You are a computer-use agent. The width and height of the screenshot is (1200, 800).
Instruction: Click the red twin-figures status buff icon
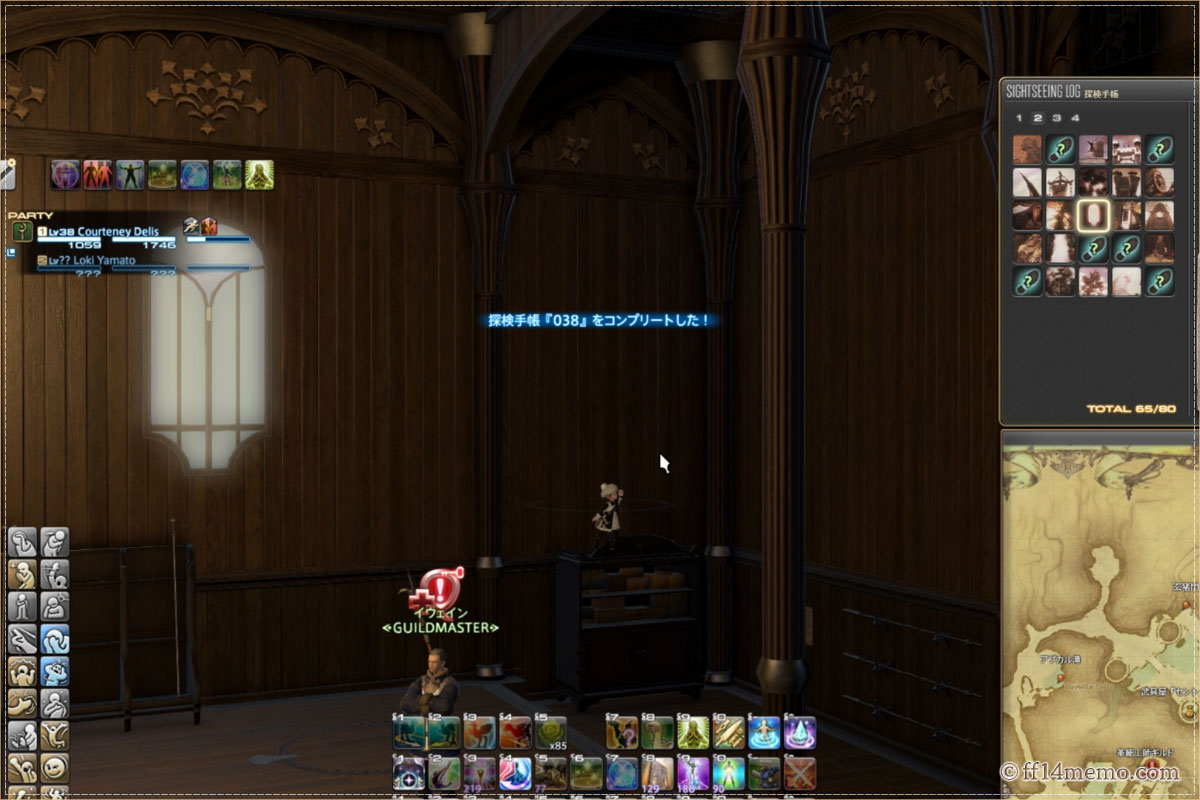[97, 175]
